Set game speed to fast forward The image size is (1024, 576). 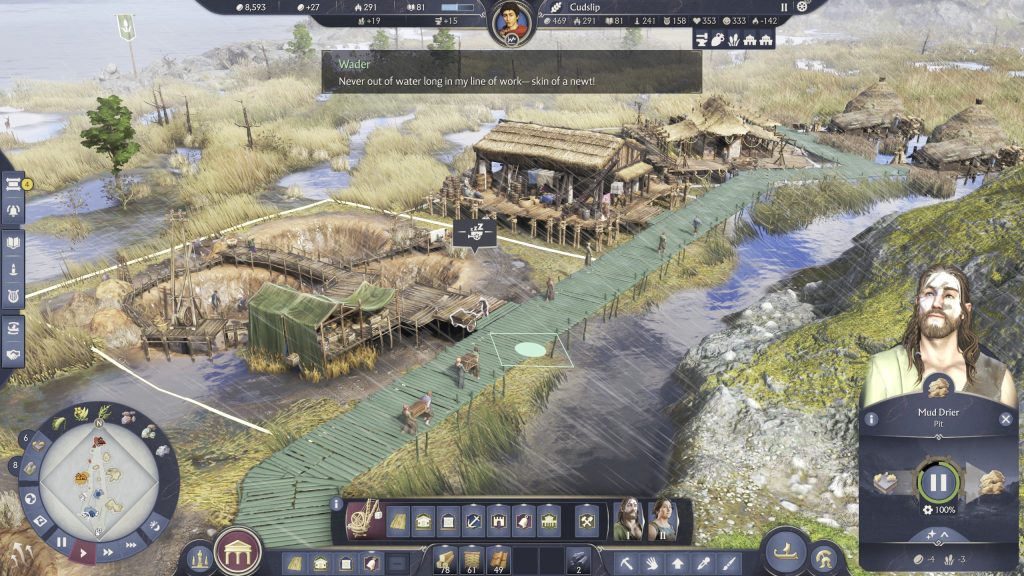point(108,550)
